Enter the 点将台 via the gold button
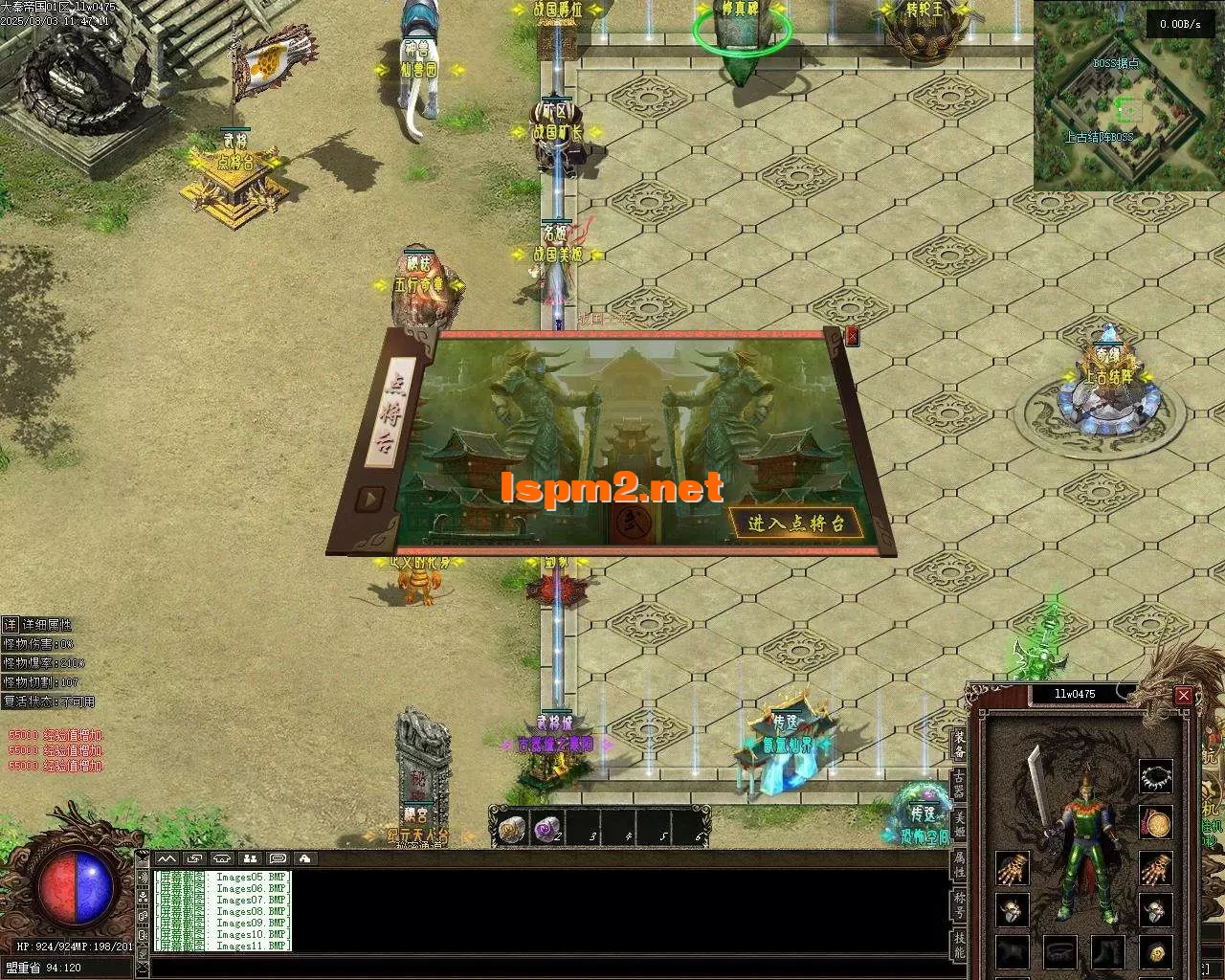Viewport: 1225px width, 980px height. pyautogui.click(x=797, y=523)
